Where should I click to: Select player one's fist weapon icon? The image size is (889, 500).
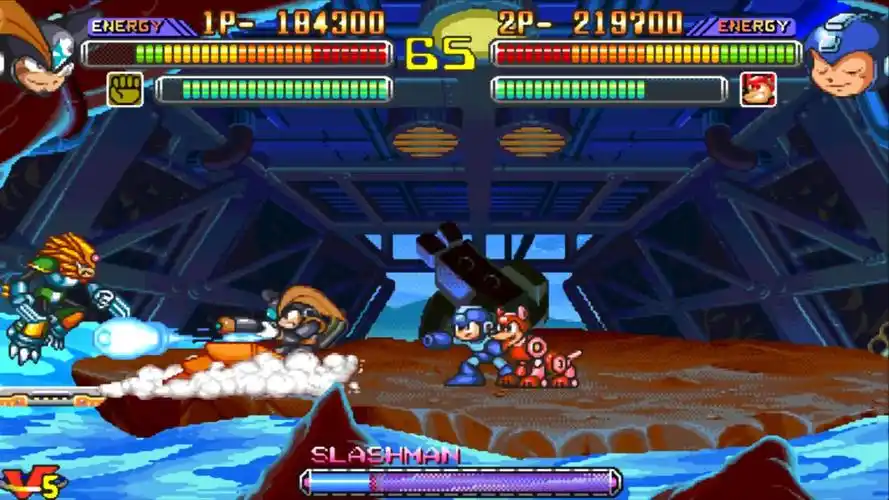pos(125,90)
